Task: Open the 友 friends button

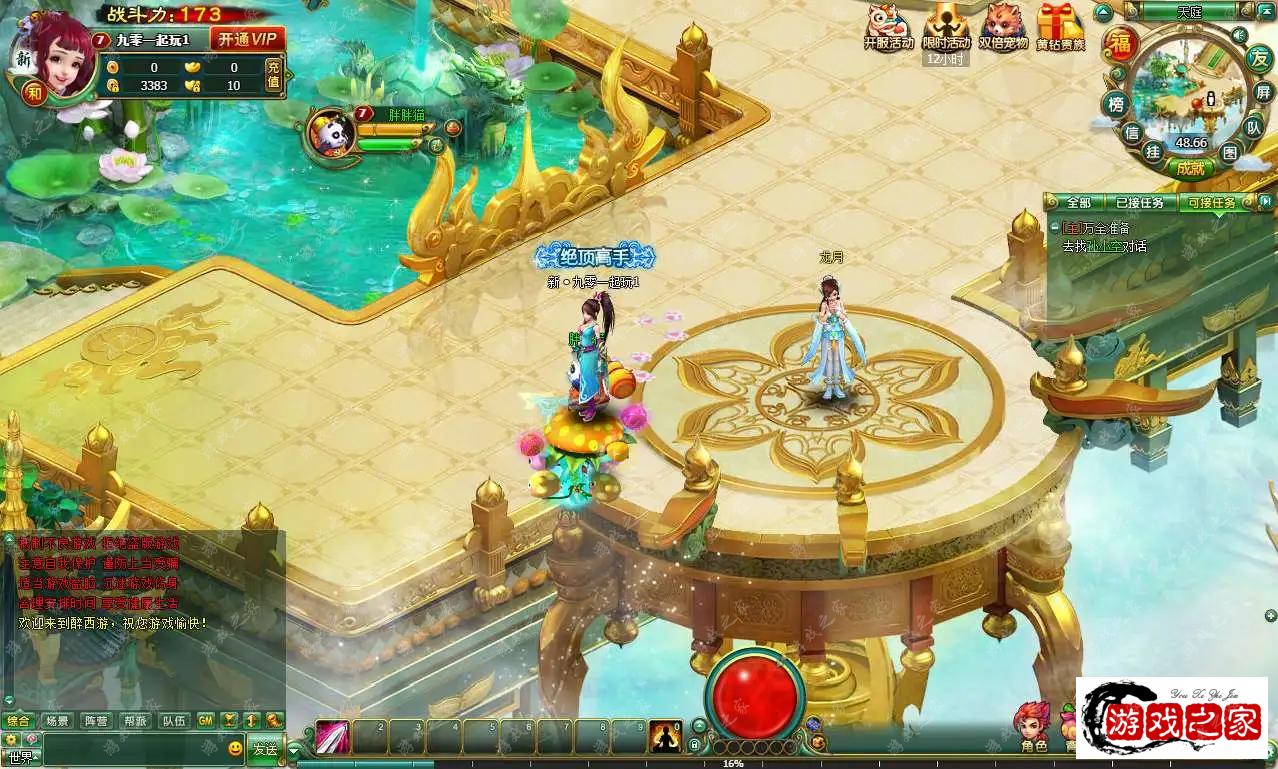Action: (x=1258, y=58)
